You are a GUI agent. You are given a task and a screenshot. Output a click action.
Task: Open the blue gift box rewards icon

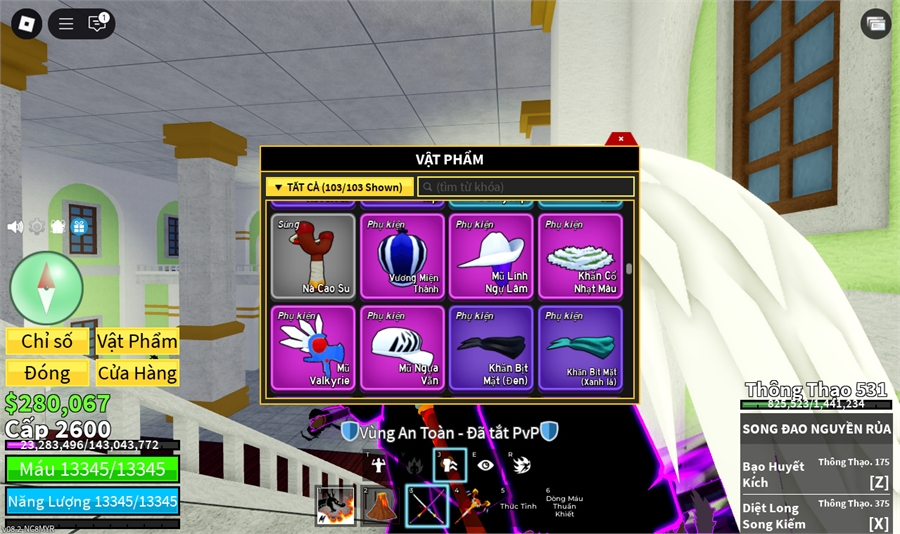(x=79, y=227)
